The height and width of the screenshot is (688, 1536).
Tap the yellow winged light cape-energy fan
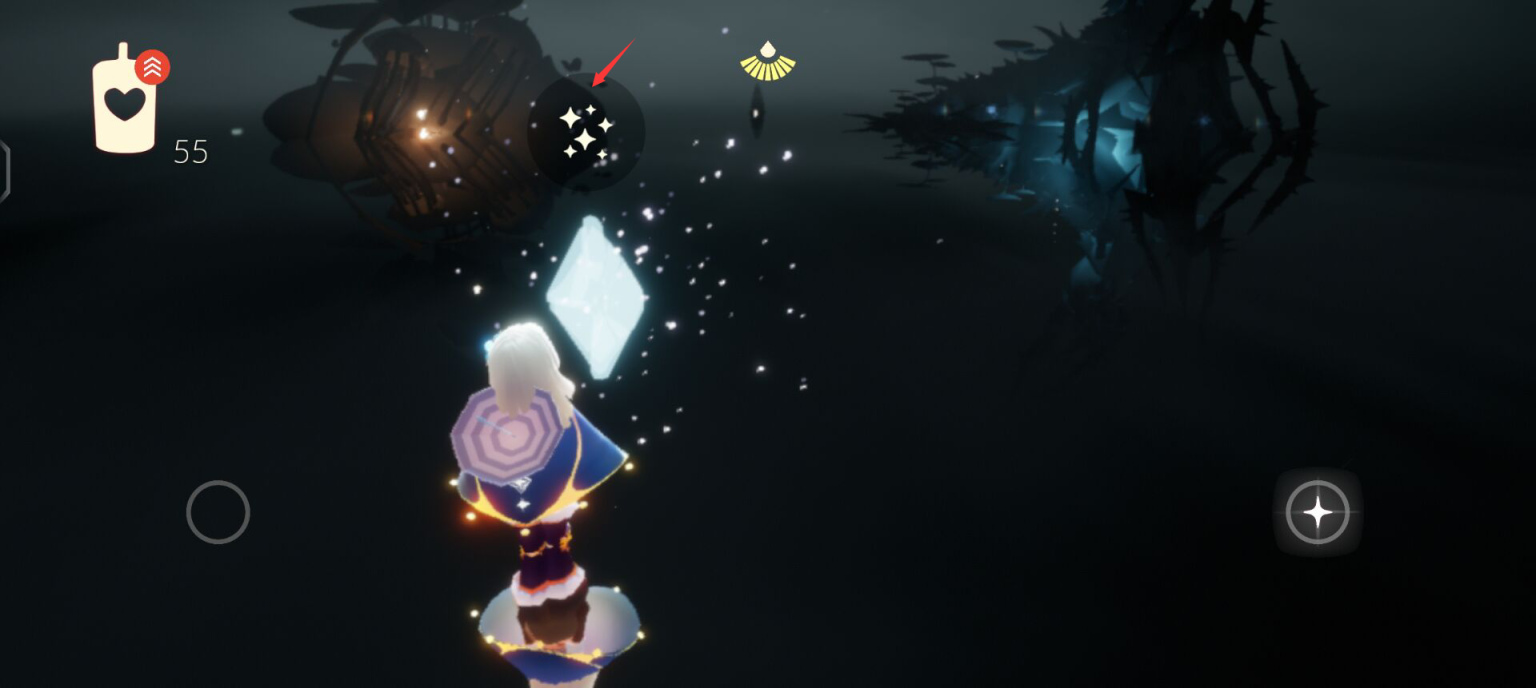767,62
